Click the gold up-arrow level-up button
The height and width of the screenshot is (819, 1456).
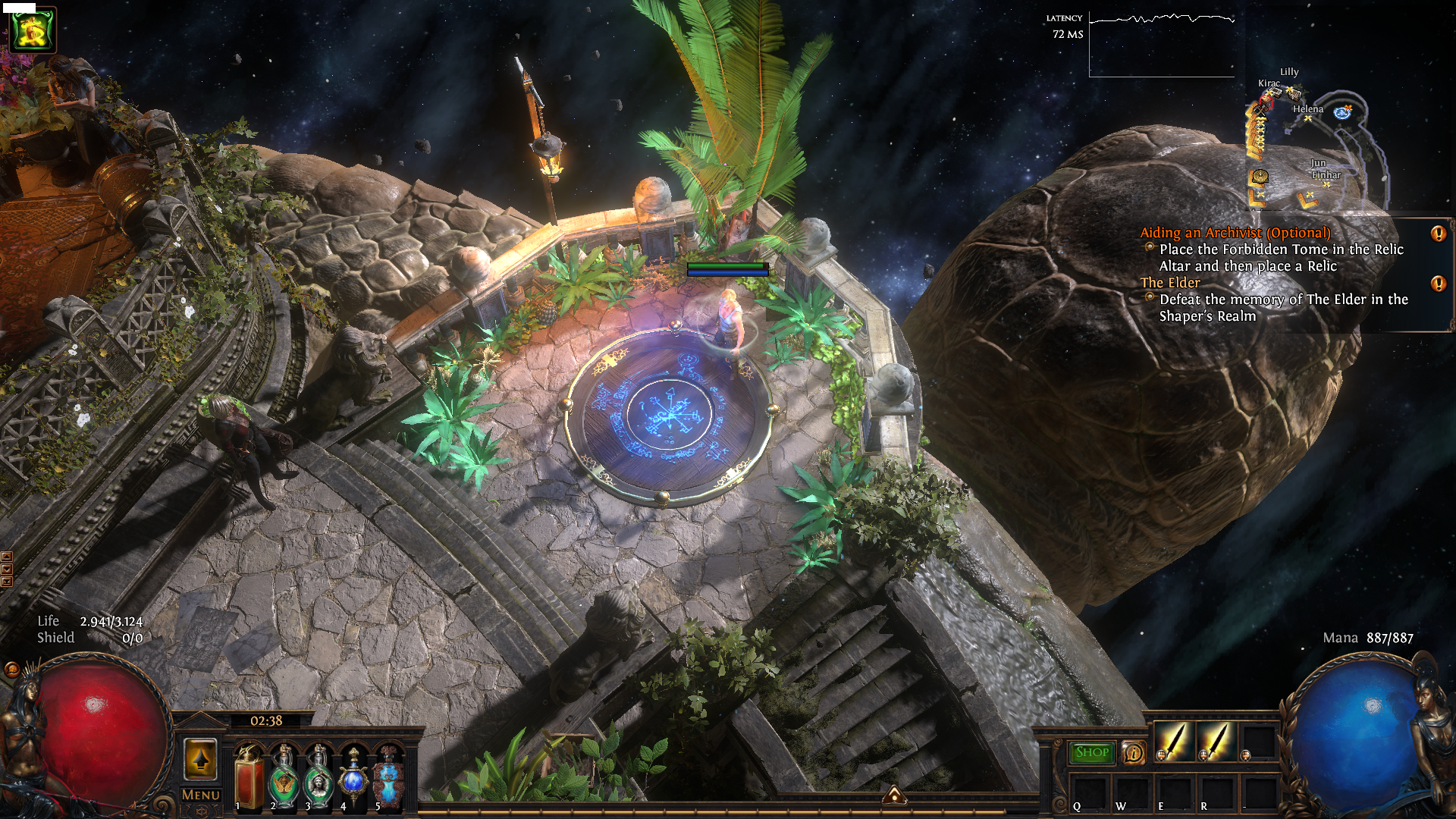[x=201, y=758]
